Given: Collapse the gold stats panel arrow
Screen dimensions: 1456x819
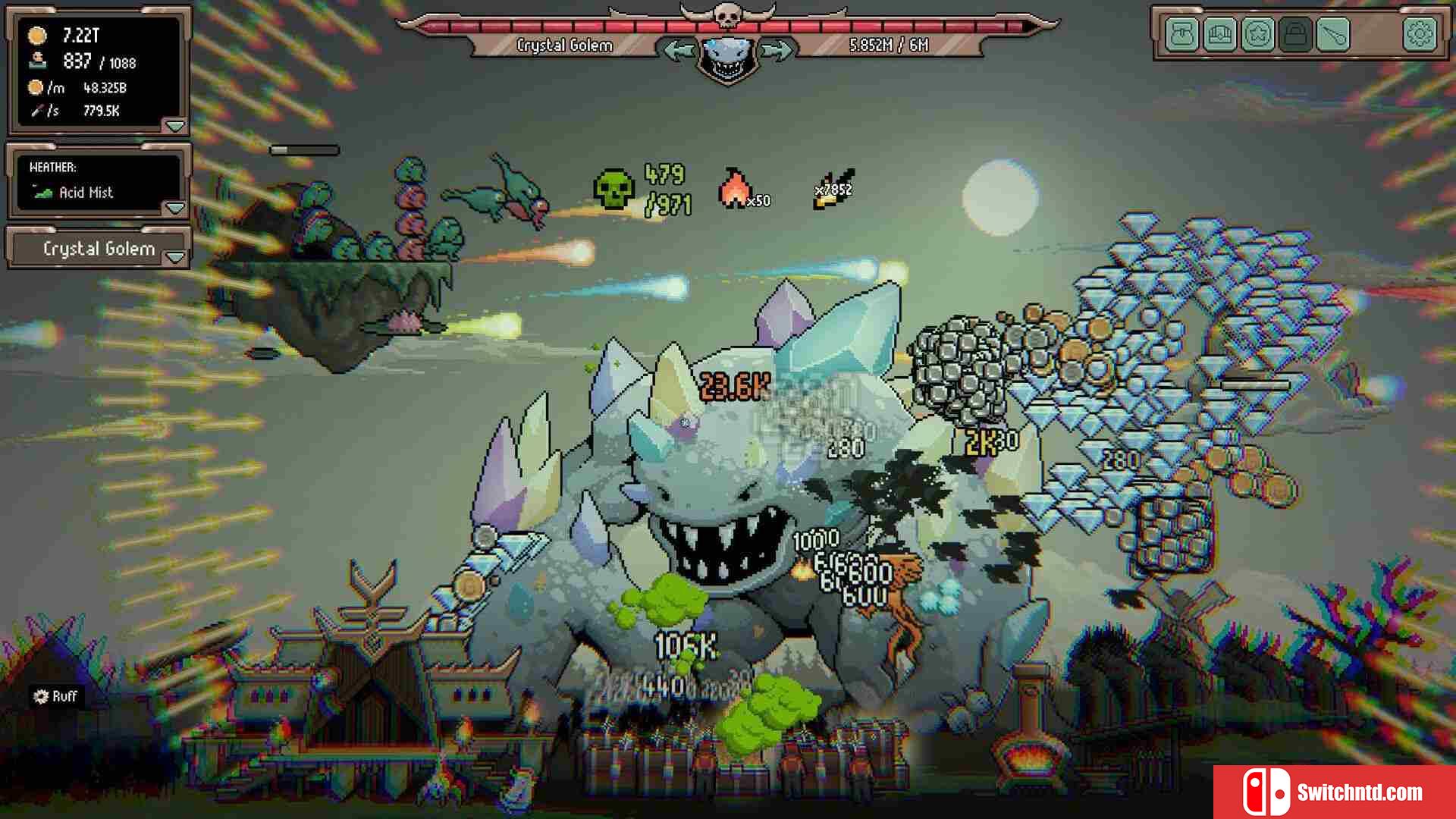Looking at the screenshot, I should tap(175, 126).
